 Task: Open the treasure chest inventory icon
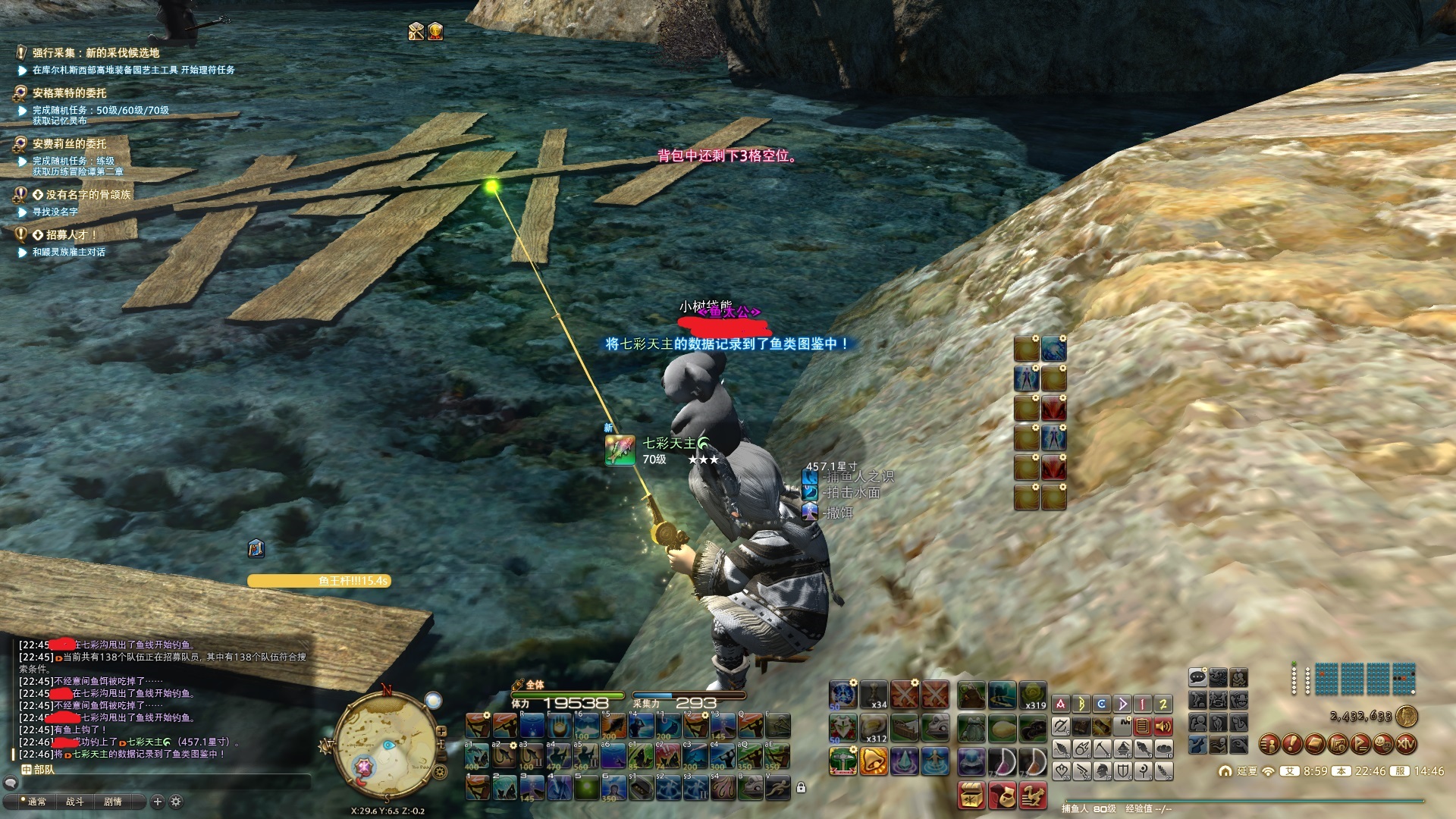coord(971,795)
